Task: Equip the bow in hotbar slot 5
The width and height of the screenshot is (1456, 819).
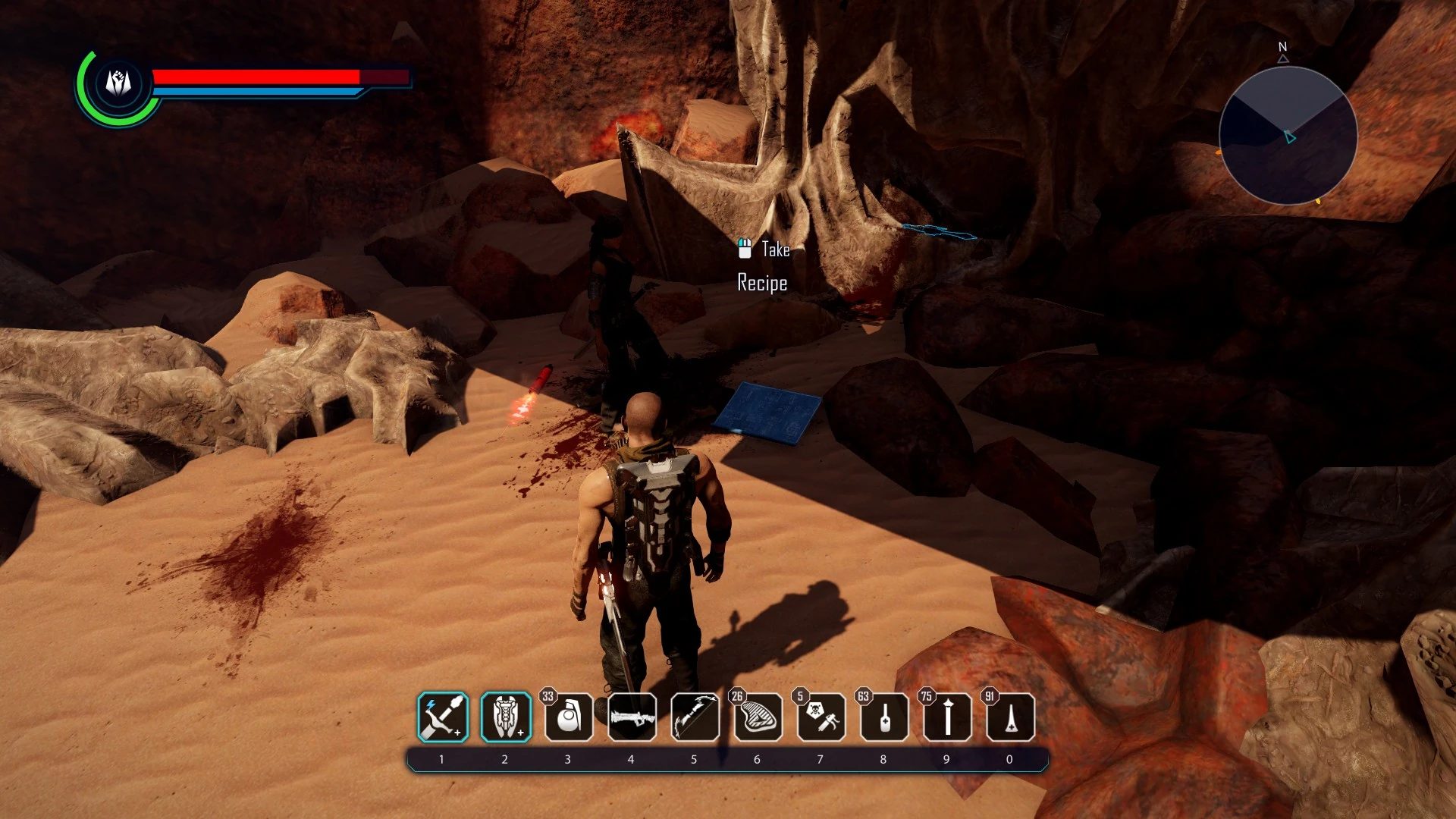Action: 695,717
